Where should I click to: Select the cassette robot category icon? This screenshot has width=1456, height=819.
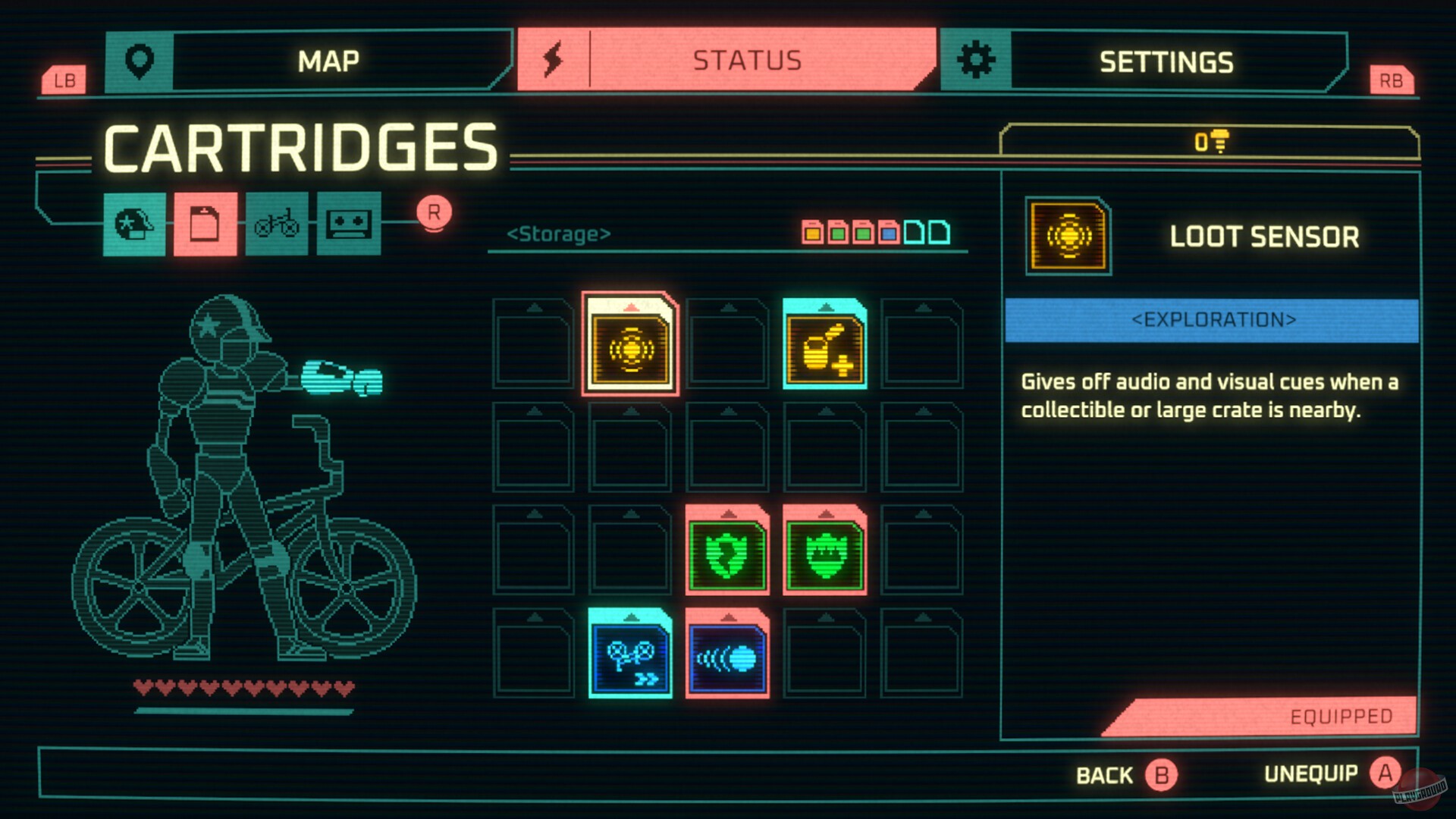(x=348, y=224)
